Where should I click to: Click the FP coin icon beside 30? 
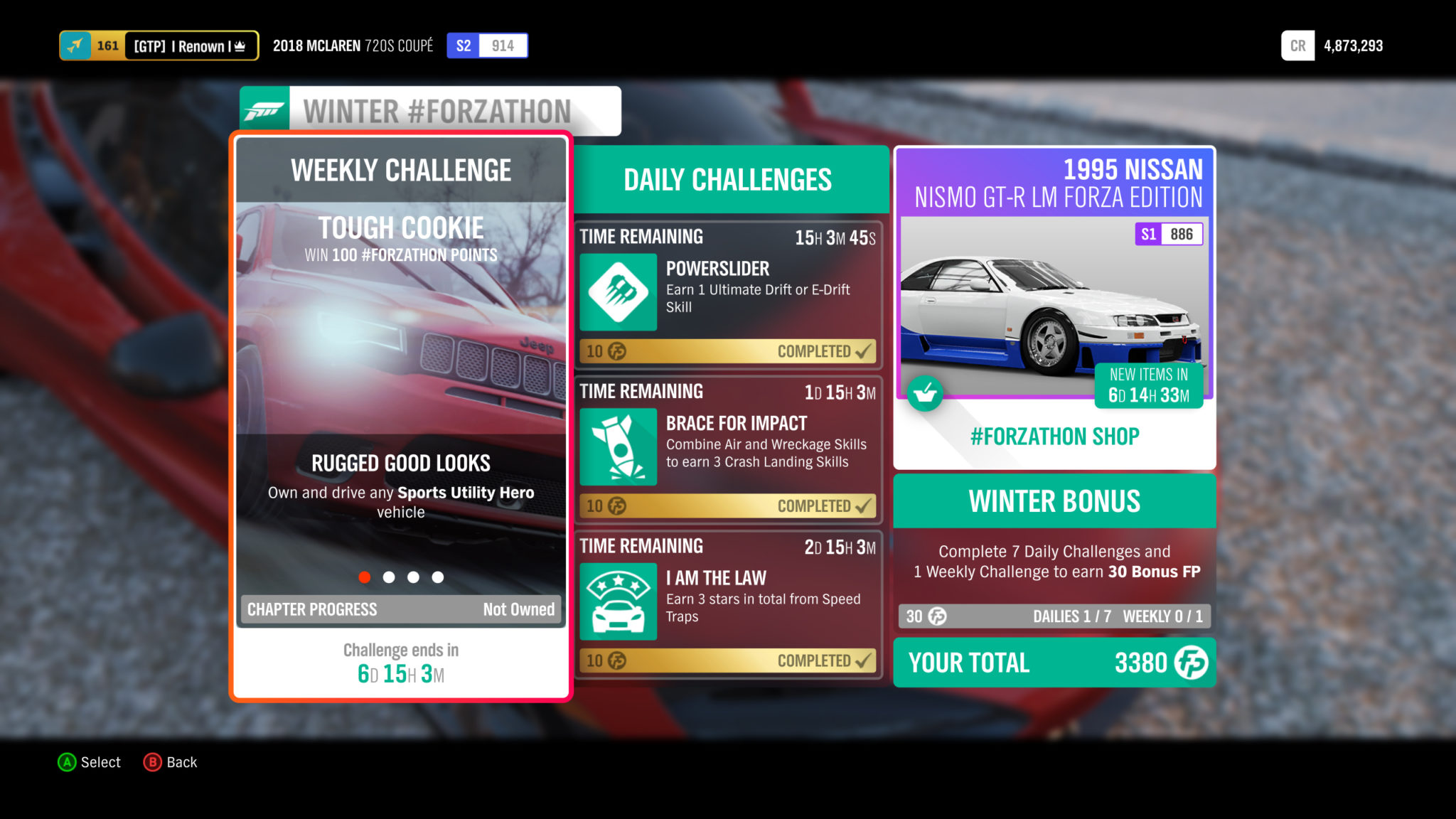pos(936,616)
